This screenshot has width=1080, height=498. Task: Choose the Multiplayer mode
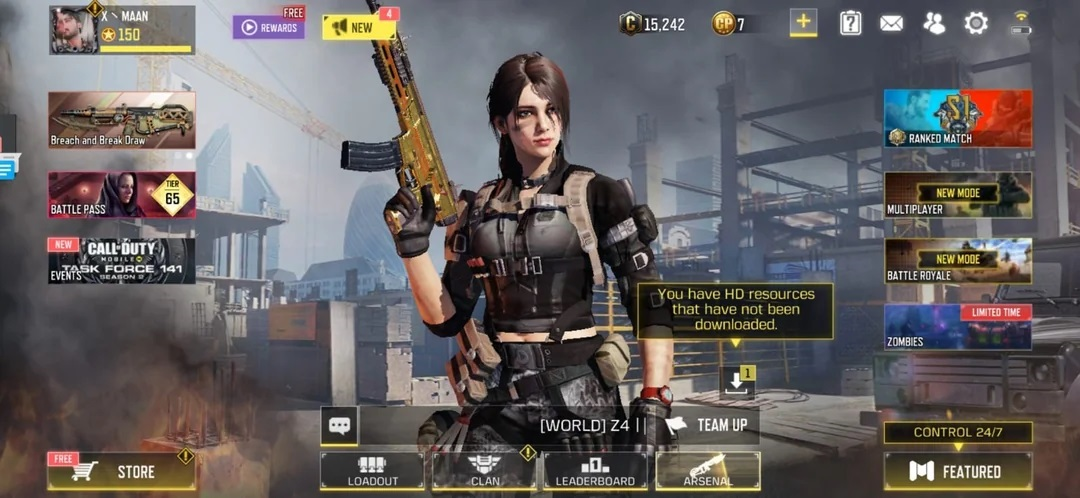click(957, 194)
